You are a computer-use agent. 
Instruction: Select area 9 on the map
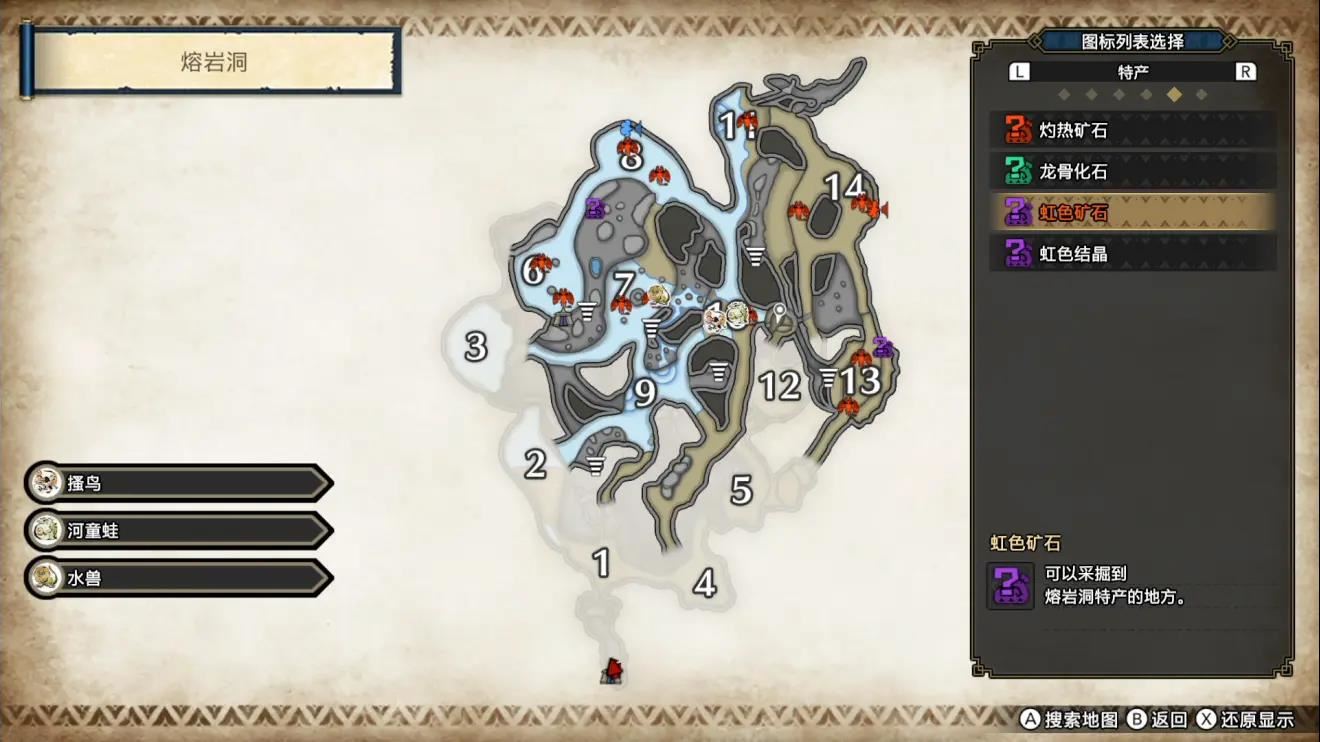645,394
